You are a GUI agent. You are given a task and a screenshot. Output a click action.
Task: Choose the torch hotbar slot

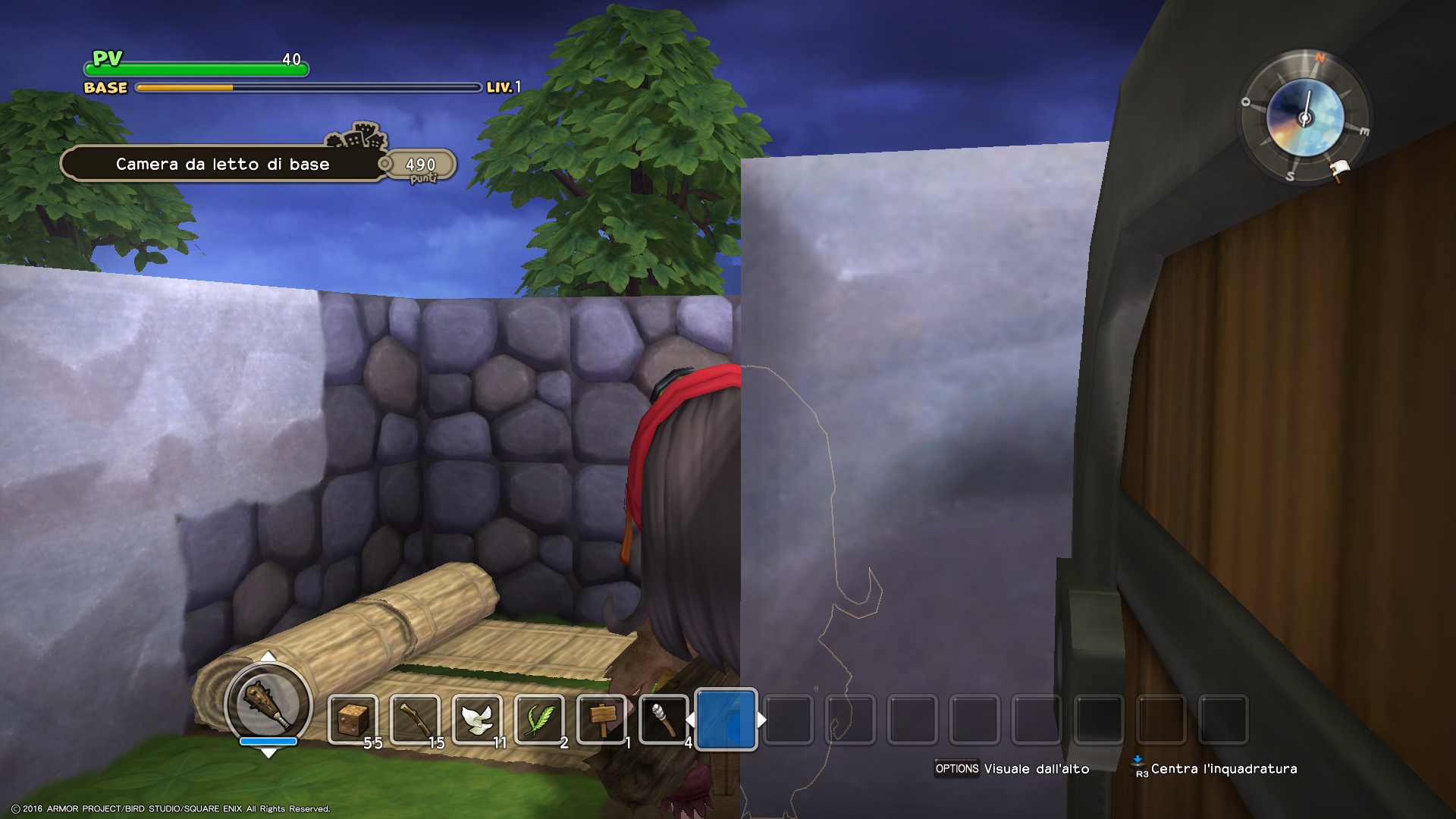664,719
